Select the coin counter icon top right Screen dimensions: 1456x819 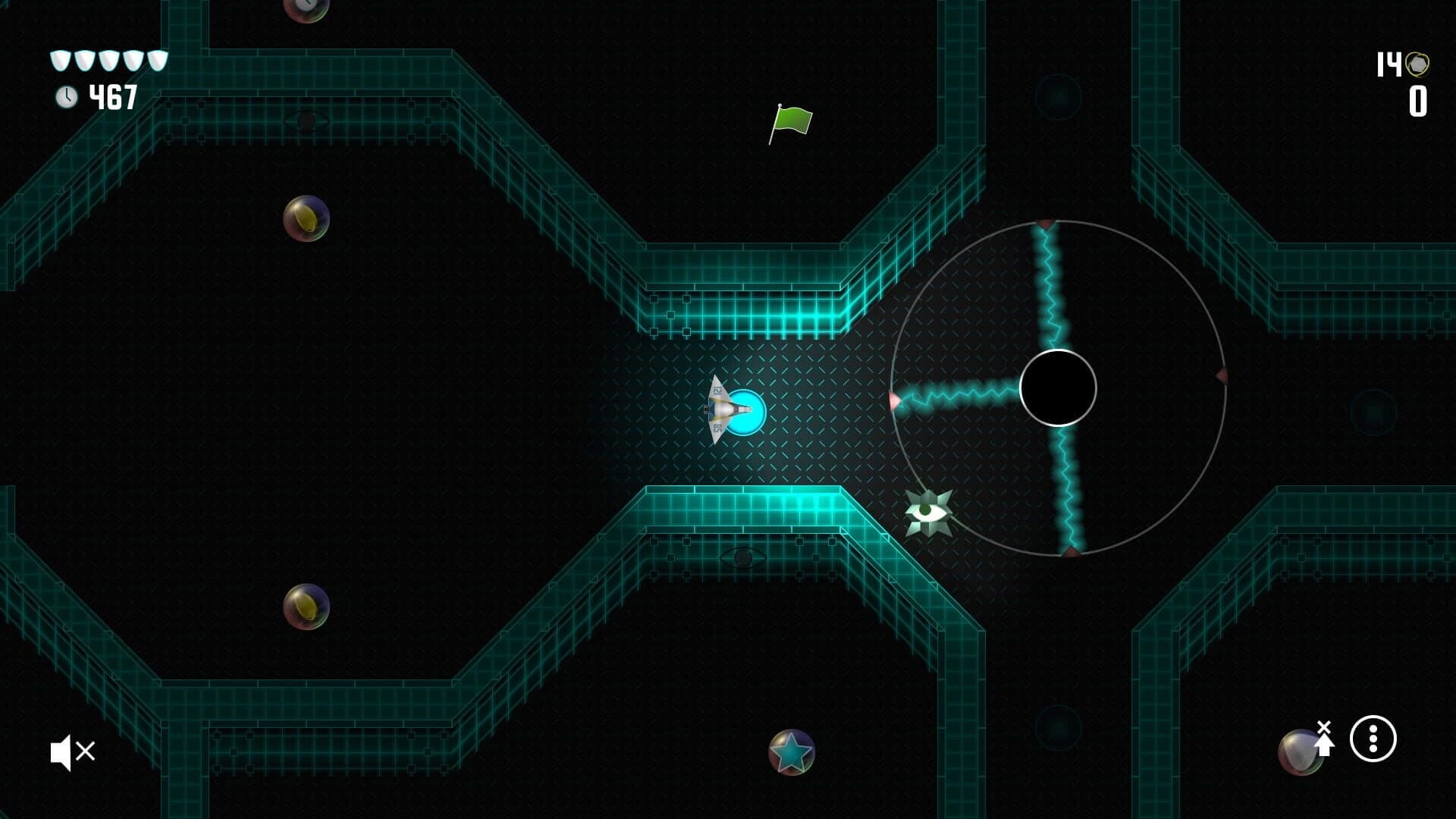click(x=1417, y=64)
